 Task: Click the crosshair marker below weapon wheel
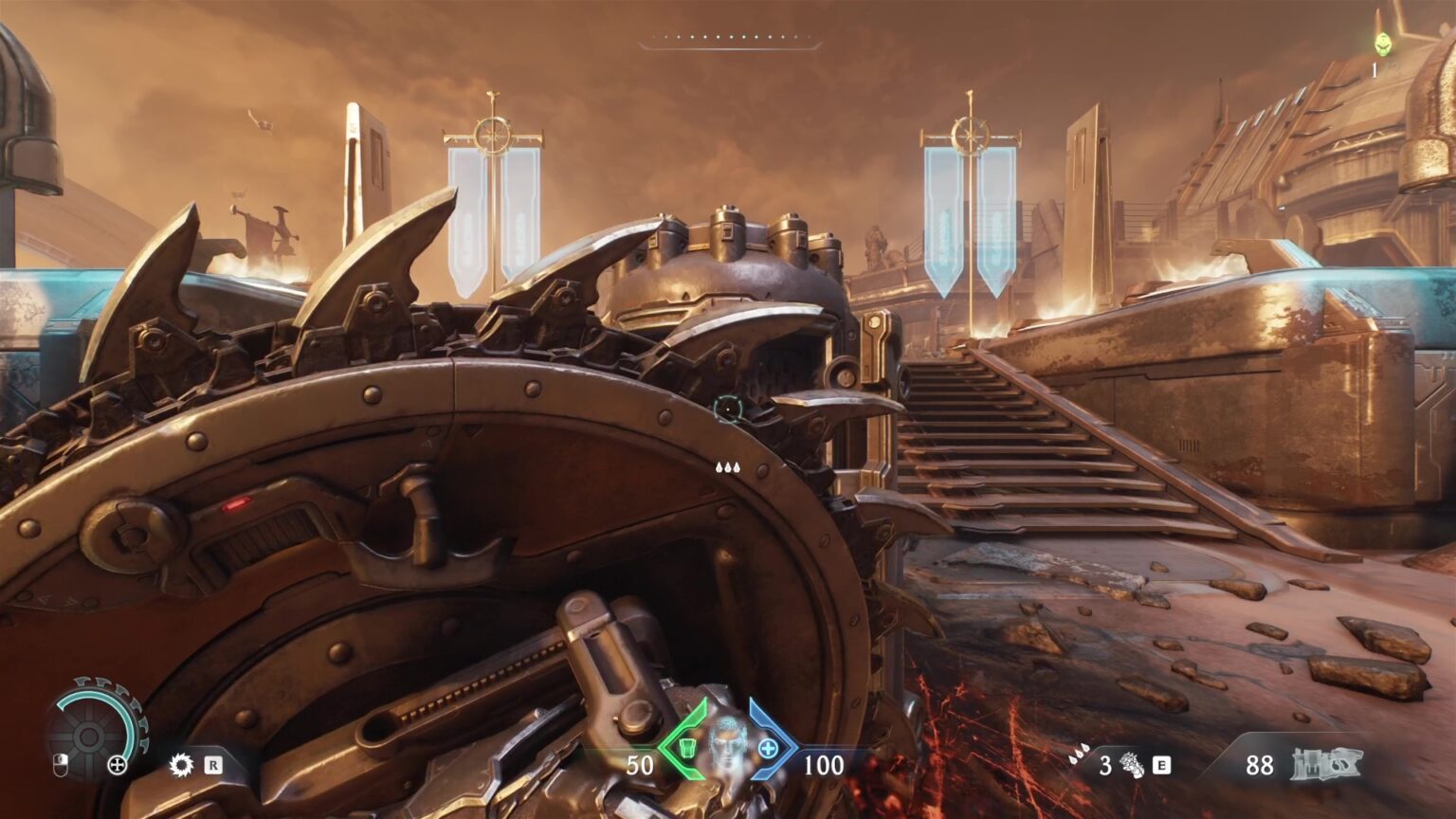117,764
